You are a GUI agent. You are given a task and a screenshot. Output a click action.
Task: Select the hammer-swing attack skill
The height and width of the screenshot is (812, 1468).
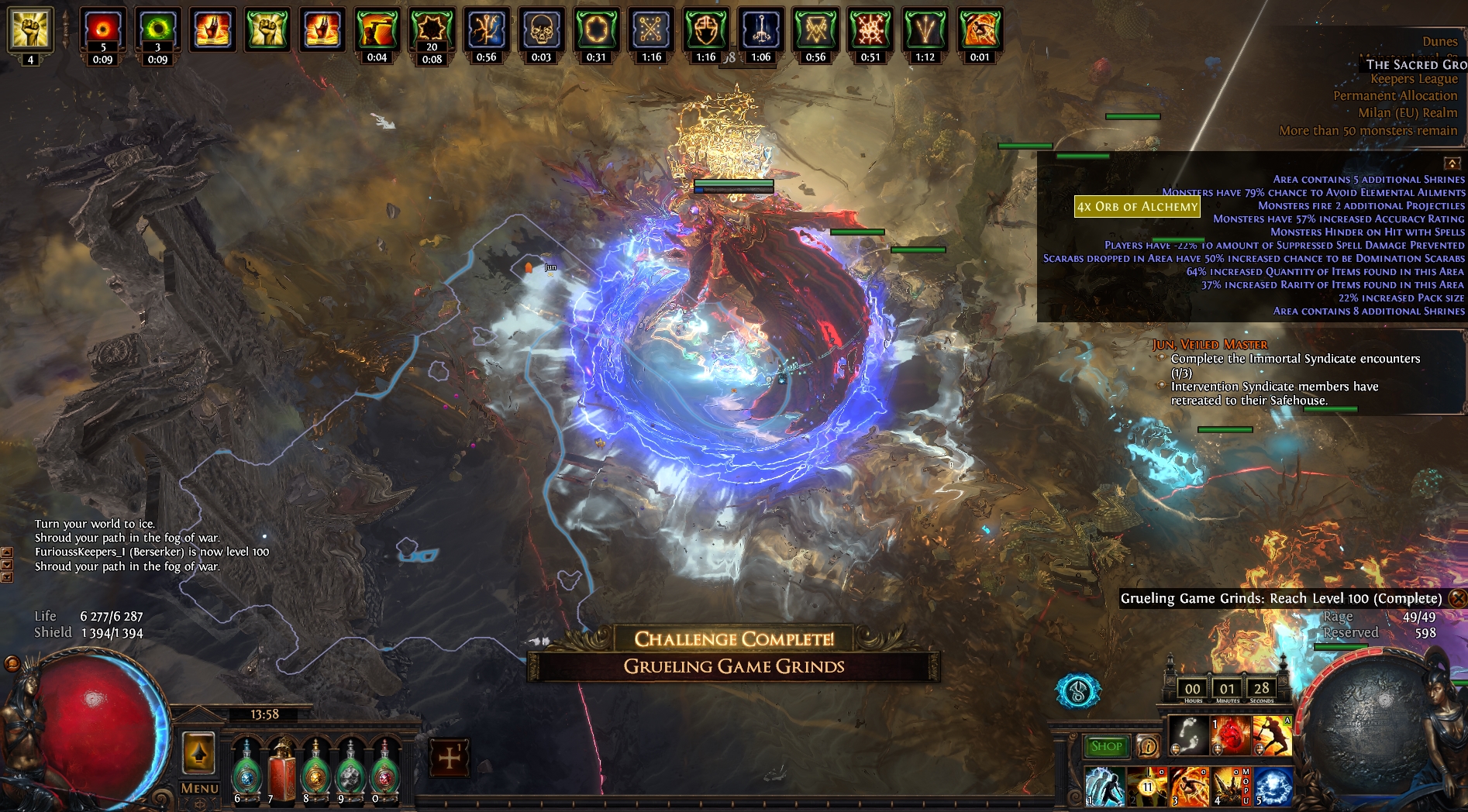[1273, 735]
